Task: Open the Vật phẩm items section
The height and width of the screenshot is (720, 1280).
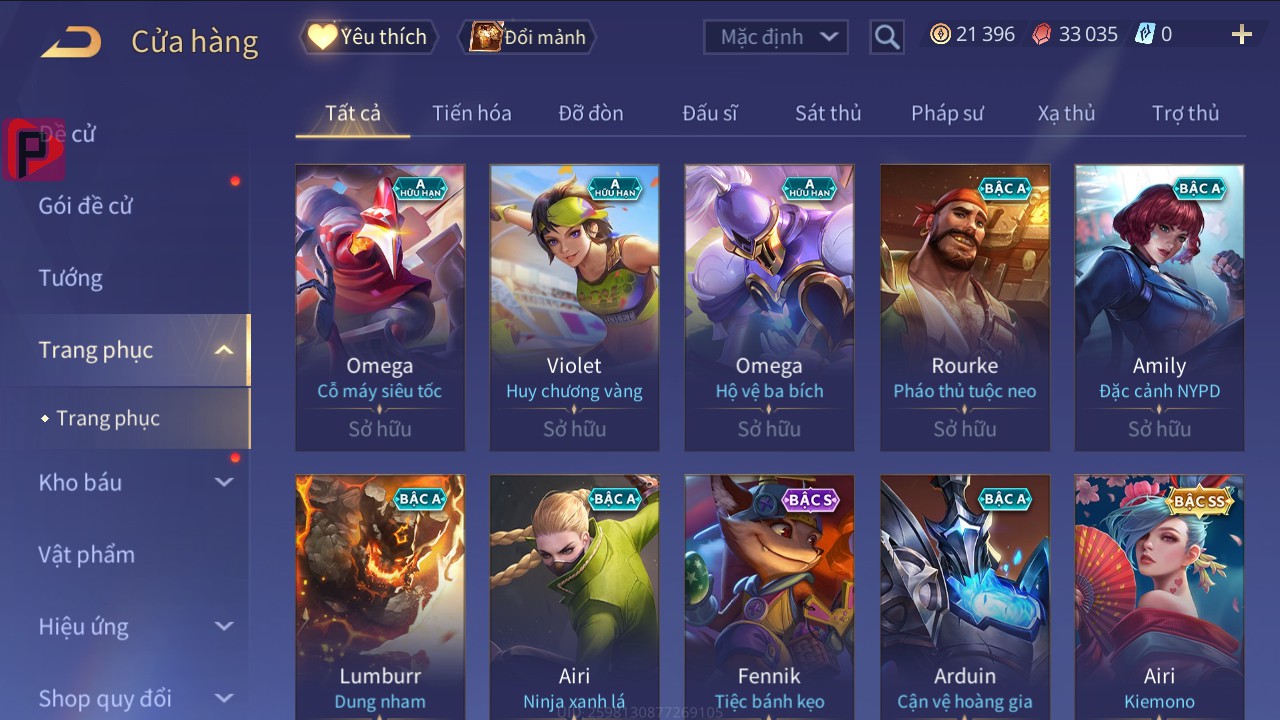Action: (x=87, y=554)
